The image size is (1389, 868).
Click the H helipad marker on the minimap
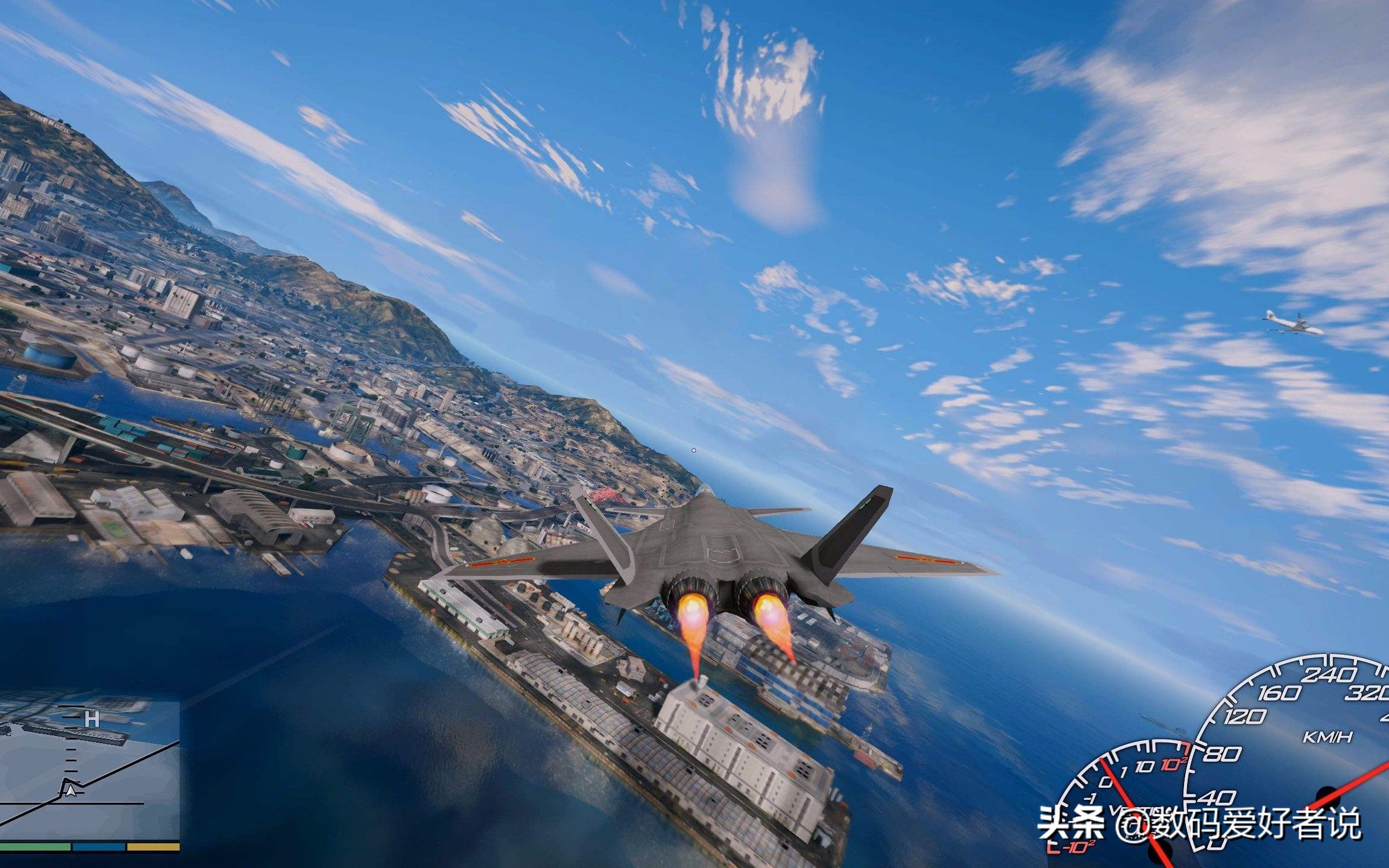pyautogui.click(x=92, y=719)
